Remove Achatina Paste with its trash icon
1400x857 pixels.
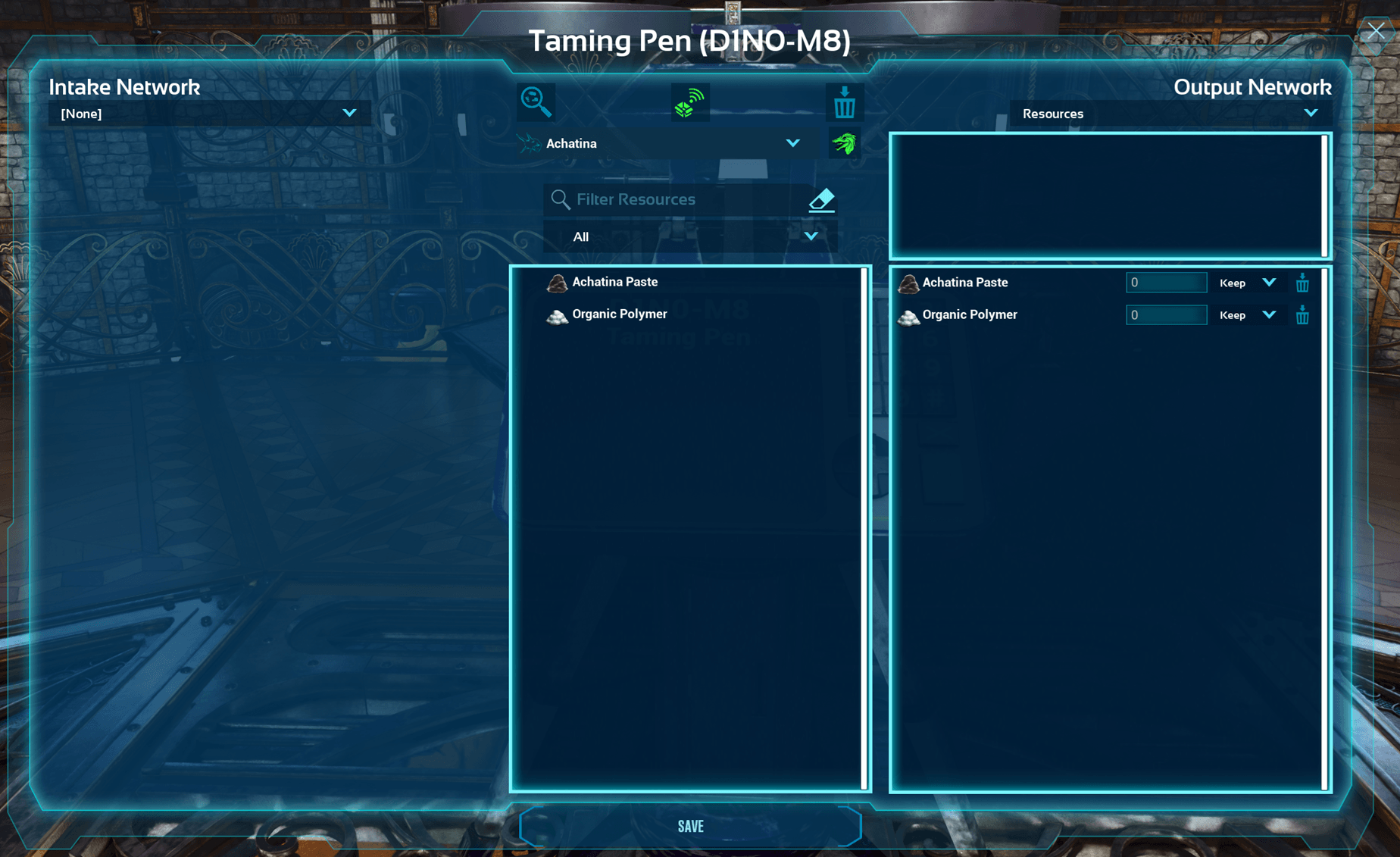(1302, 283)
